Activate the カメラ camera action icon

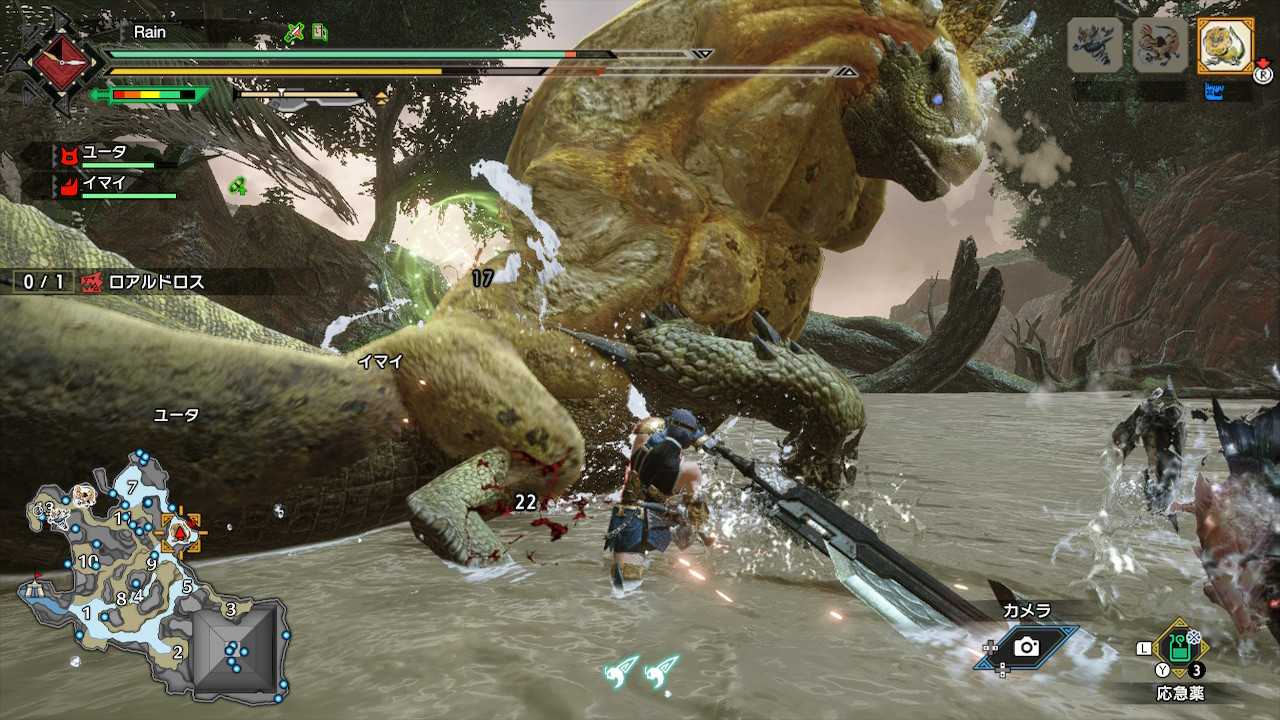tap(1027, 647)
